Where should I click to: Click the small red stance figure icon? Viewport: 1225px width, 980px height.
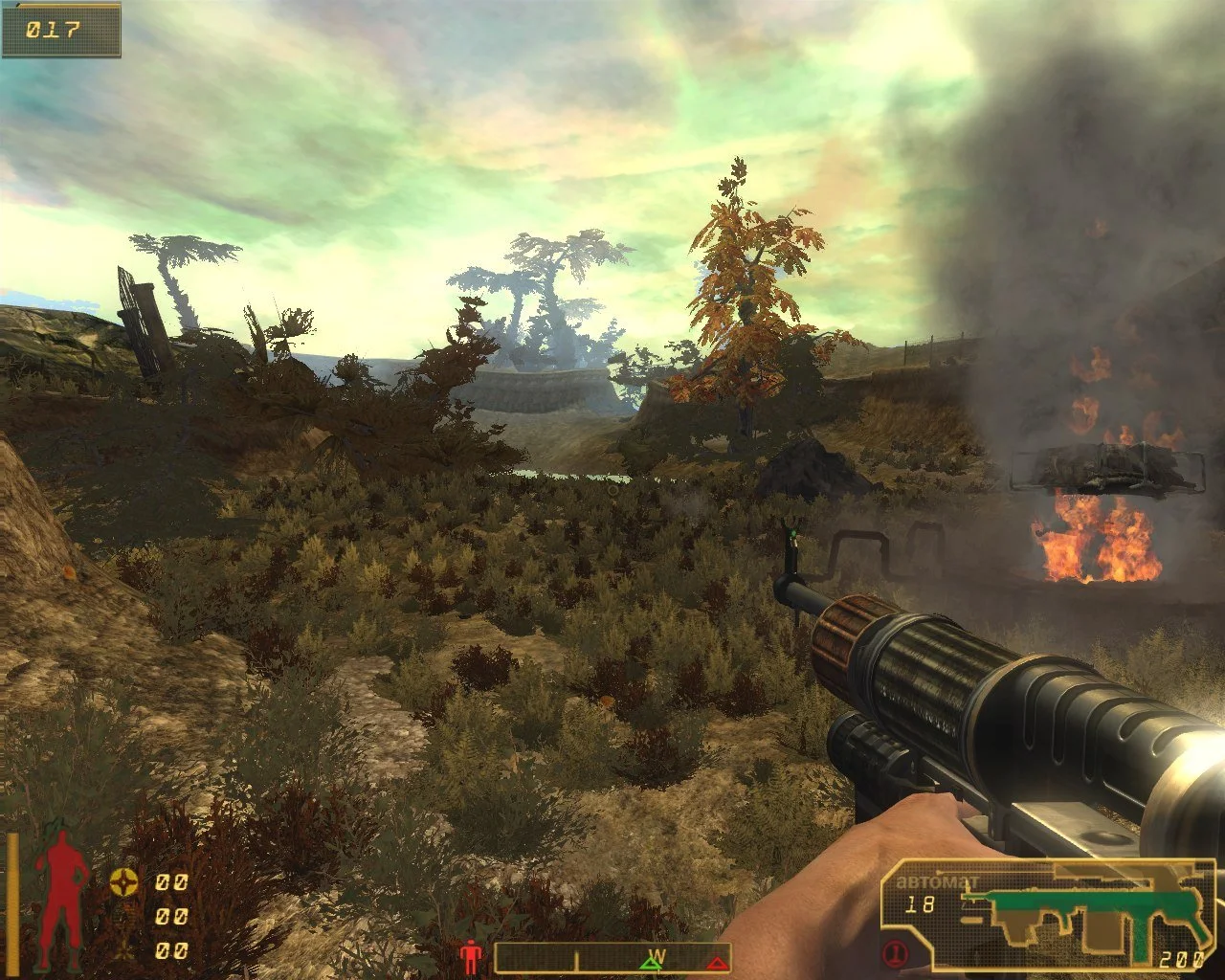click(x=471, y=956)
